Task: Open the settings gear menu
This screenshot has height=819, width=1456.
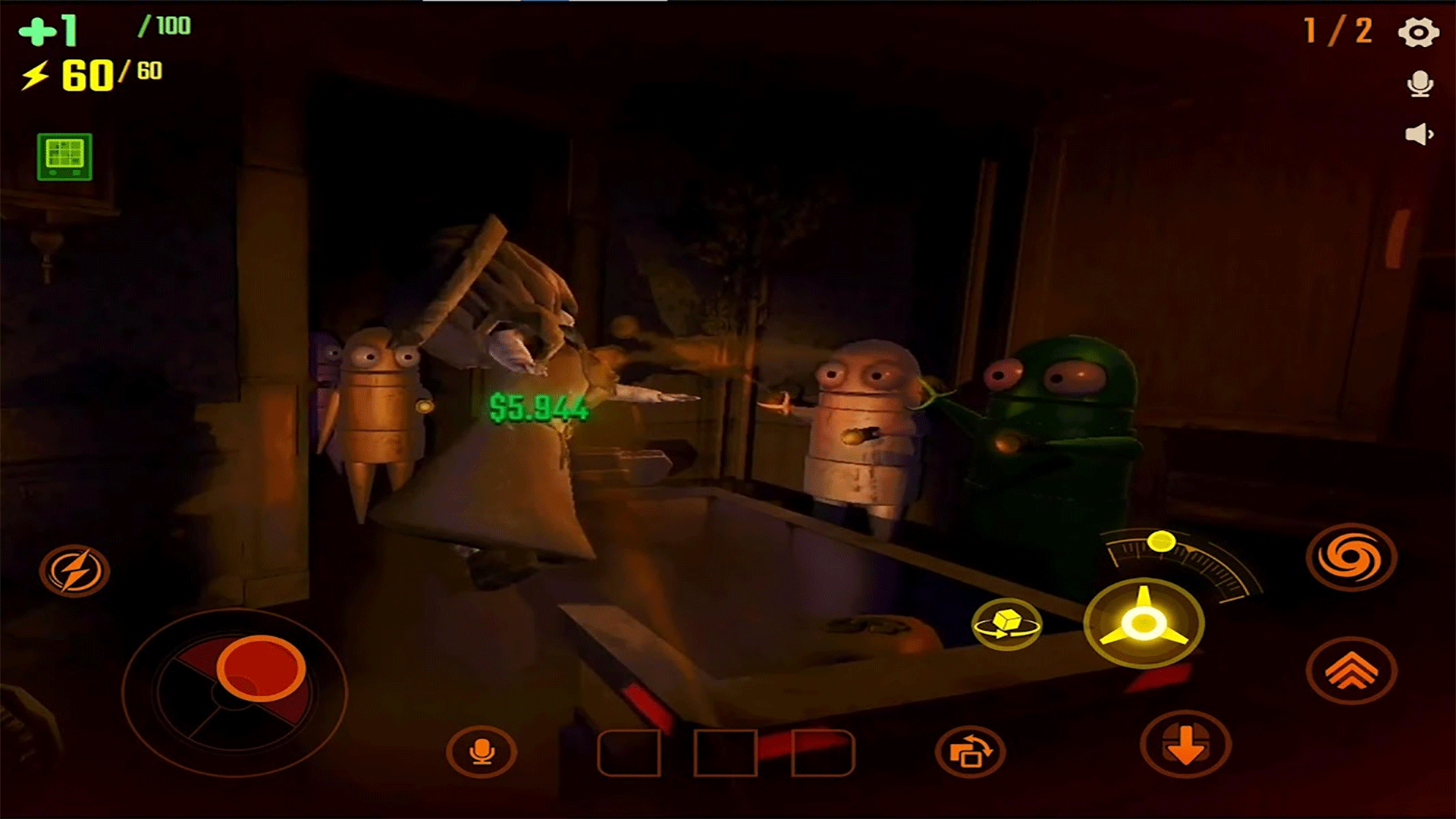Action: (x=1420, y=32)
